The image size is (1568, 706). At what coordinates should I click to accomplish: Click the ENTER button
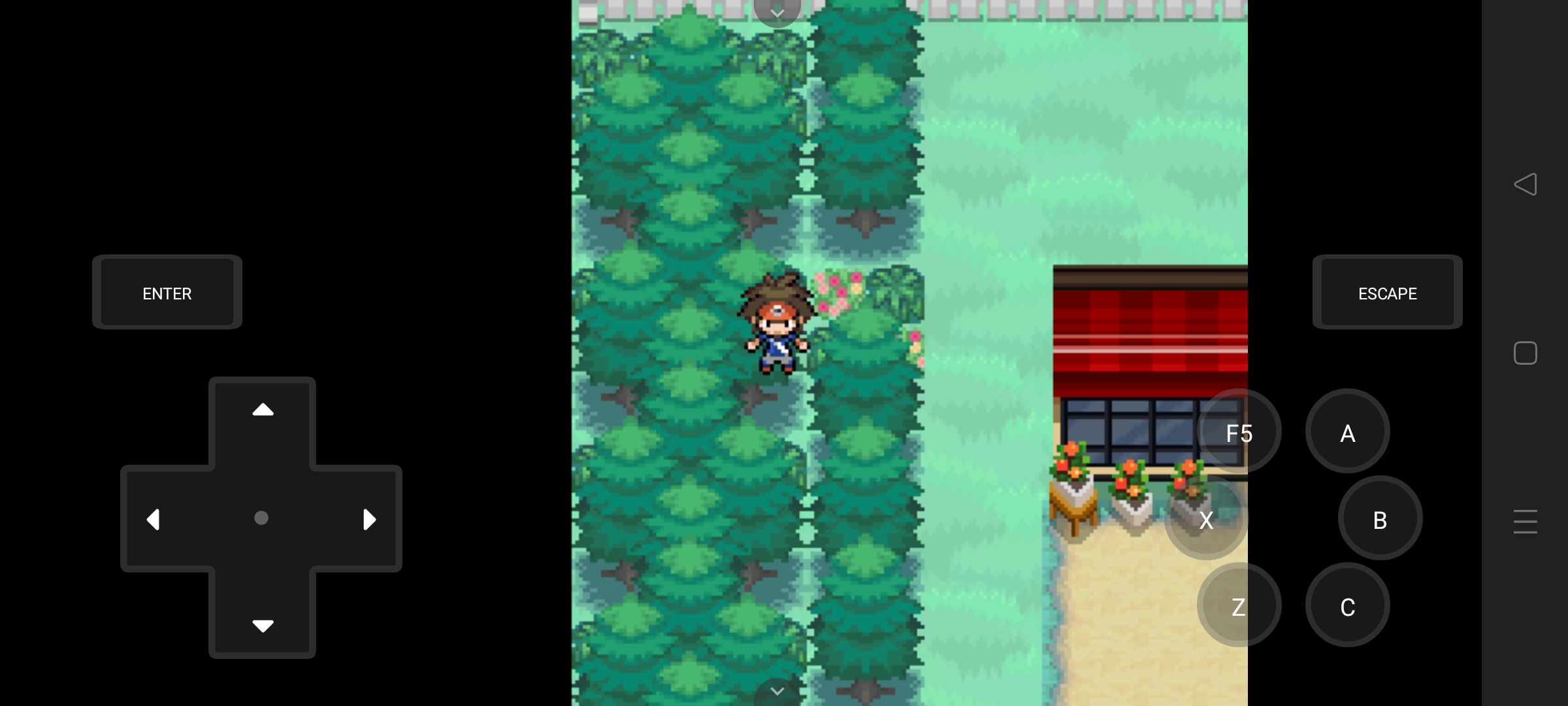pos(167,292)
